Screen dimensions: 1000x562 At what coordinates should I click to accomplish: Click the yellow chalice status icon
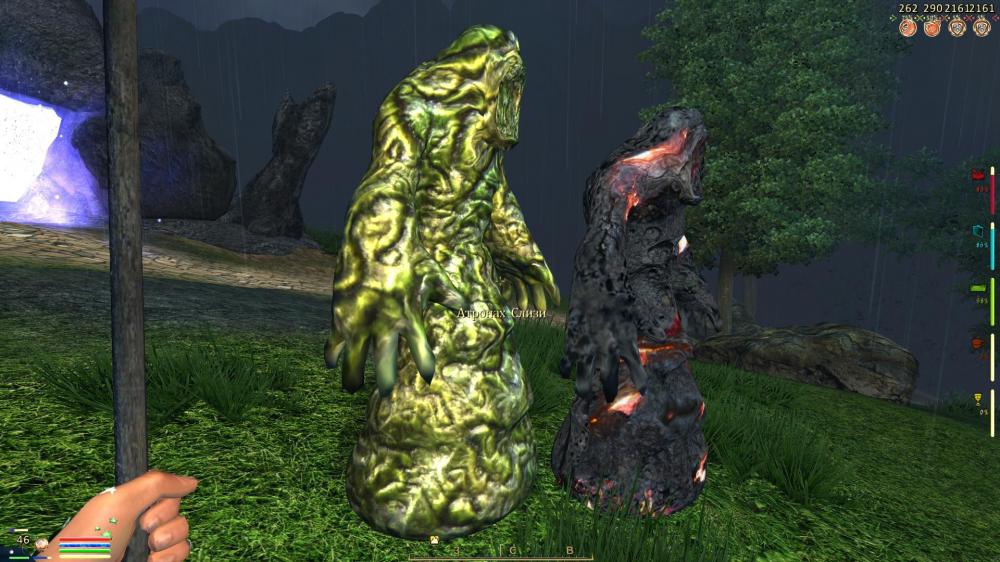(x=978, y=401)
